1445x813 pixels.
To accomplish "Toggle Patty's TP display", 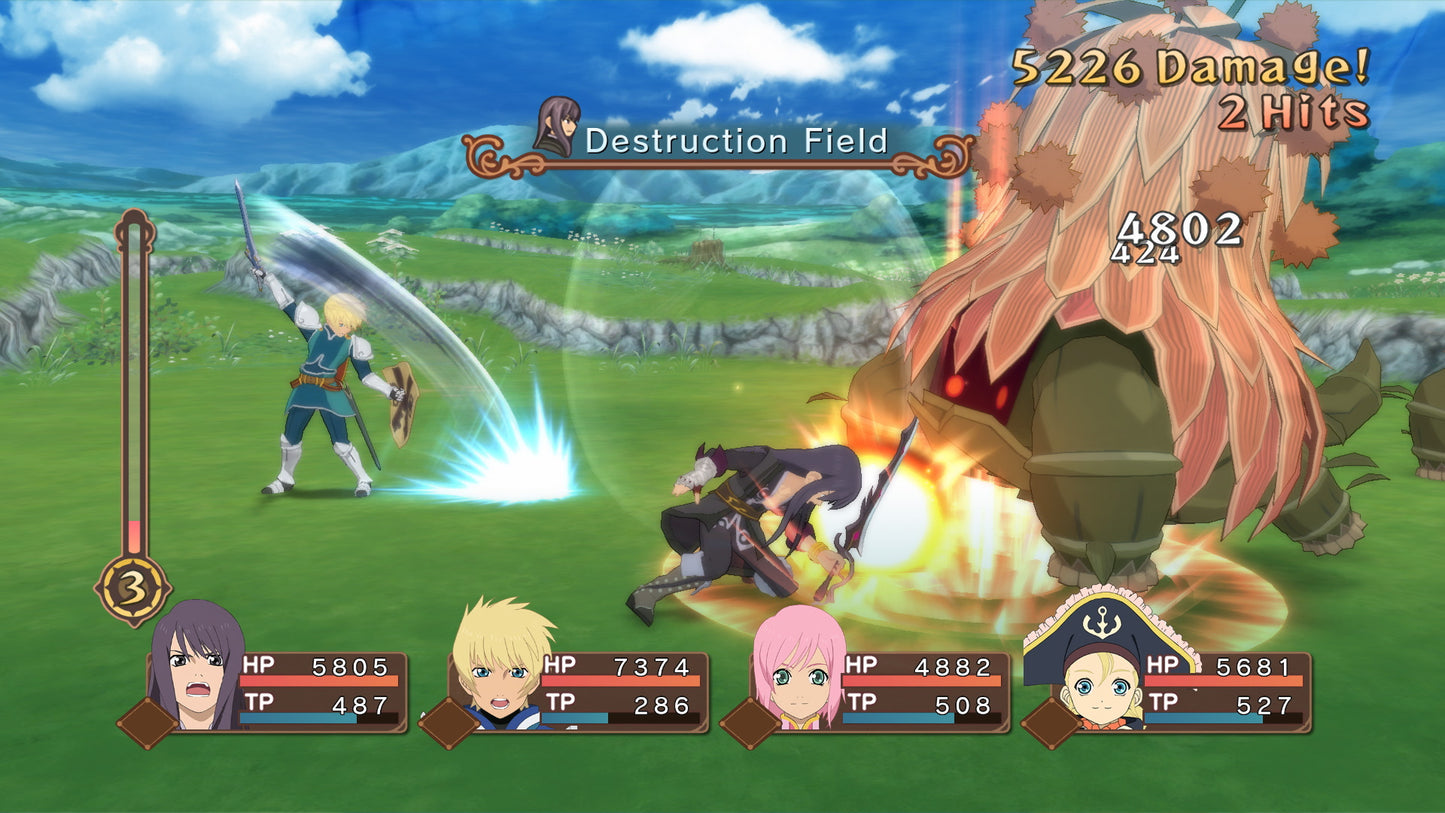I will click(1225, 703).
